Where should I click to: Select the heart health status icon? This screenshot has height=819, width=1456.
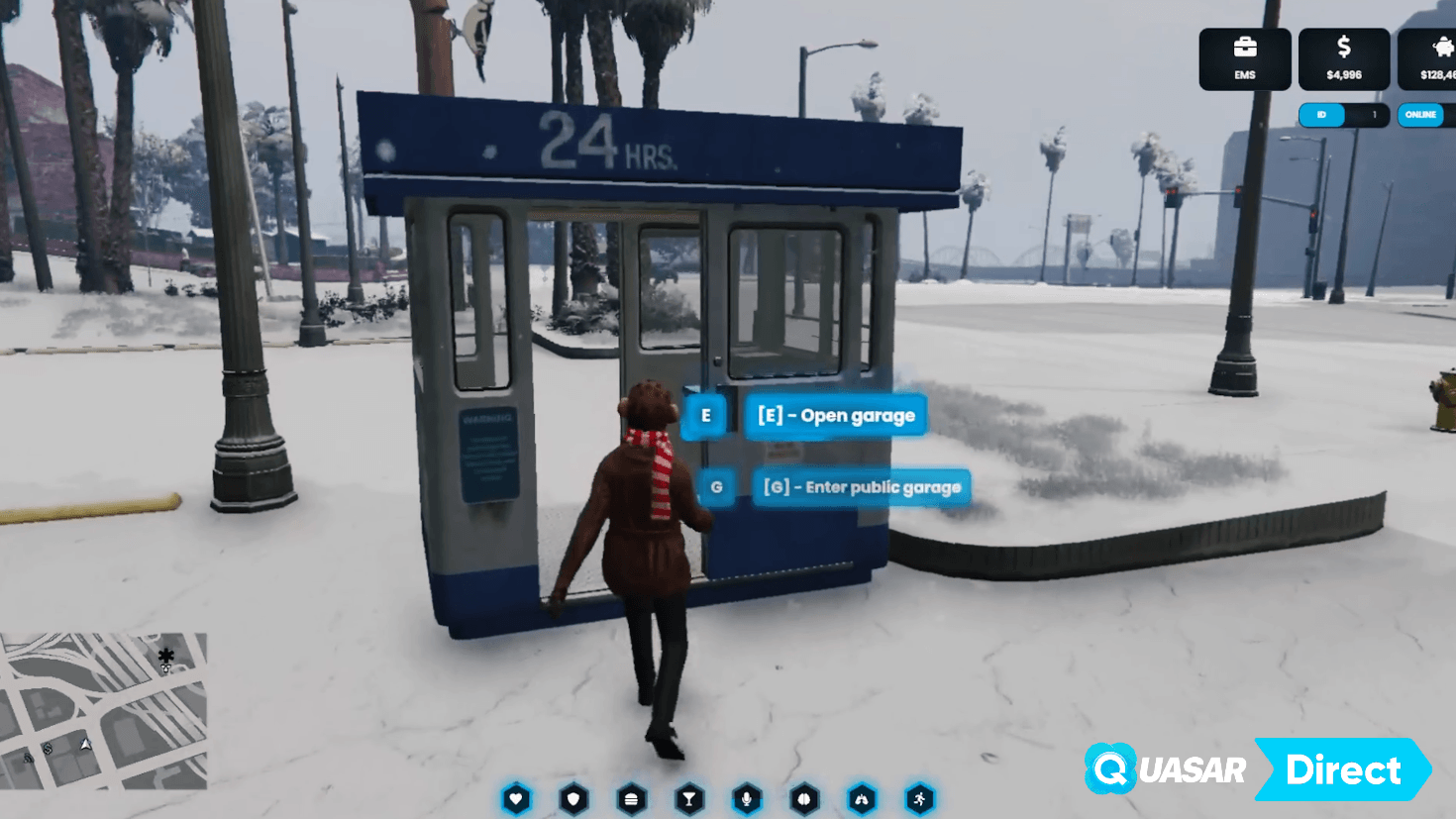[516, 798]
